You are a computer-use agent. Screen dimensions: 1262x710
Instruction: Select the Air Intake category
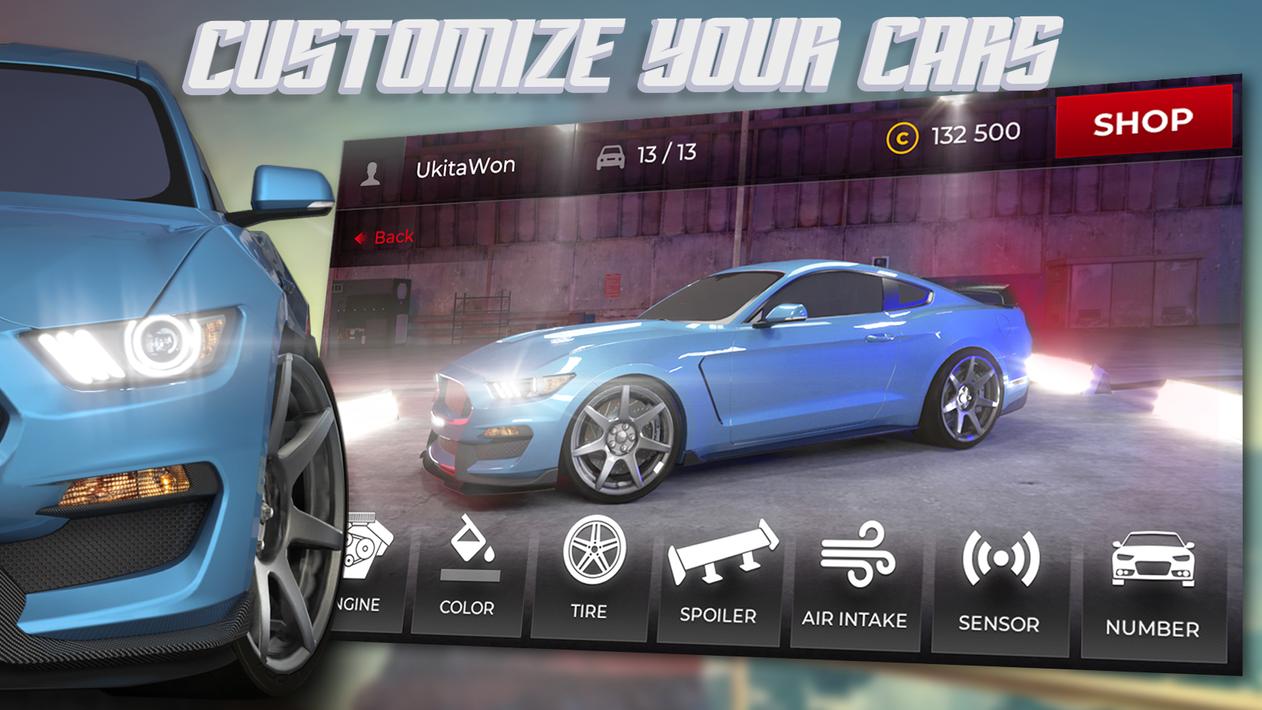[x=855, y=581]
